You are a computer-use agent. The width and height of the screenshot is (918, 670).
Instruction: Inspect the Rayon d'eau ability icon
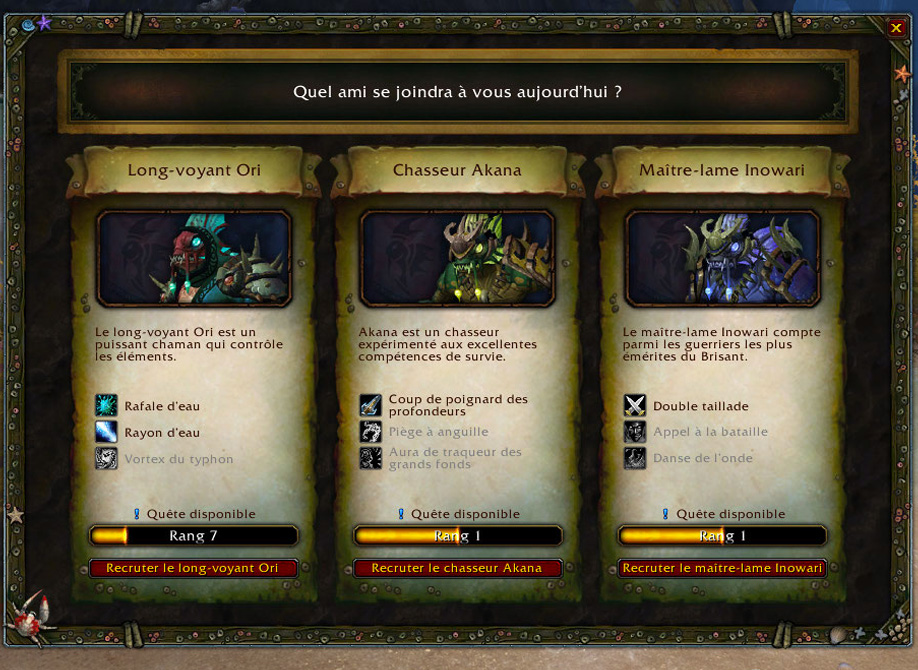(x=106, y=432)
